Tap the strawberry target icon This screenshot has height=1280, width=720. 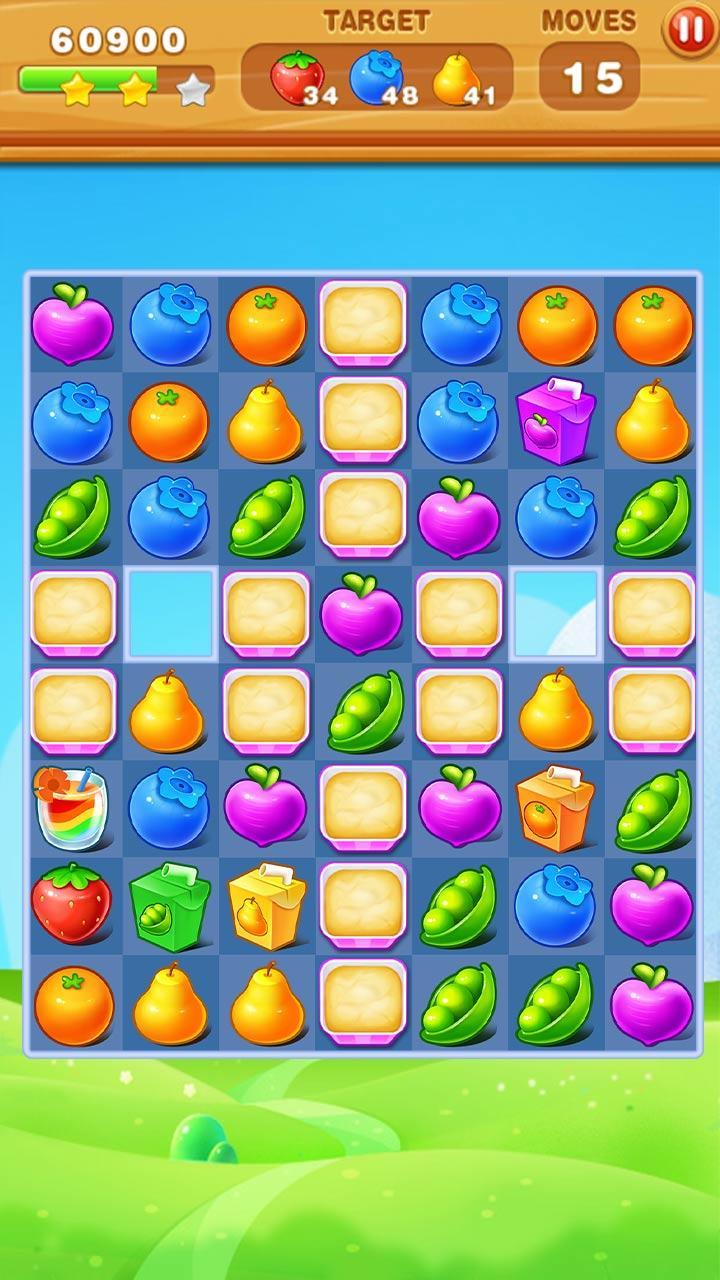pyautogui.click(x=297, y=76)
